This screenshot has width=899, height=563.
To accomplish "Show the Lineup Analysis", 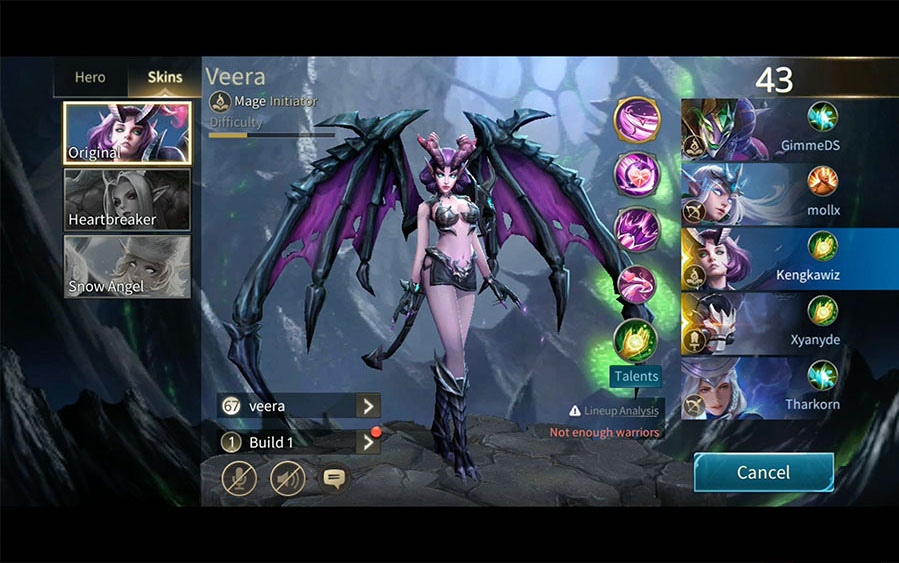I will click(614, 410).
